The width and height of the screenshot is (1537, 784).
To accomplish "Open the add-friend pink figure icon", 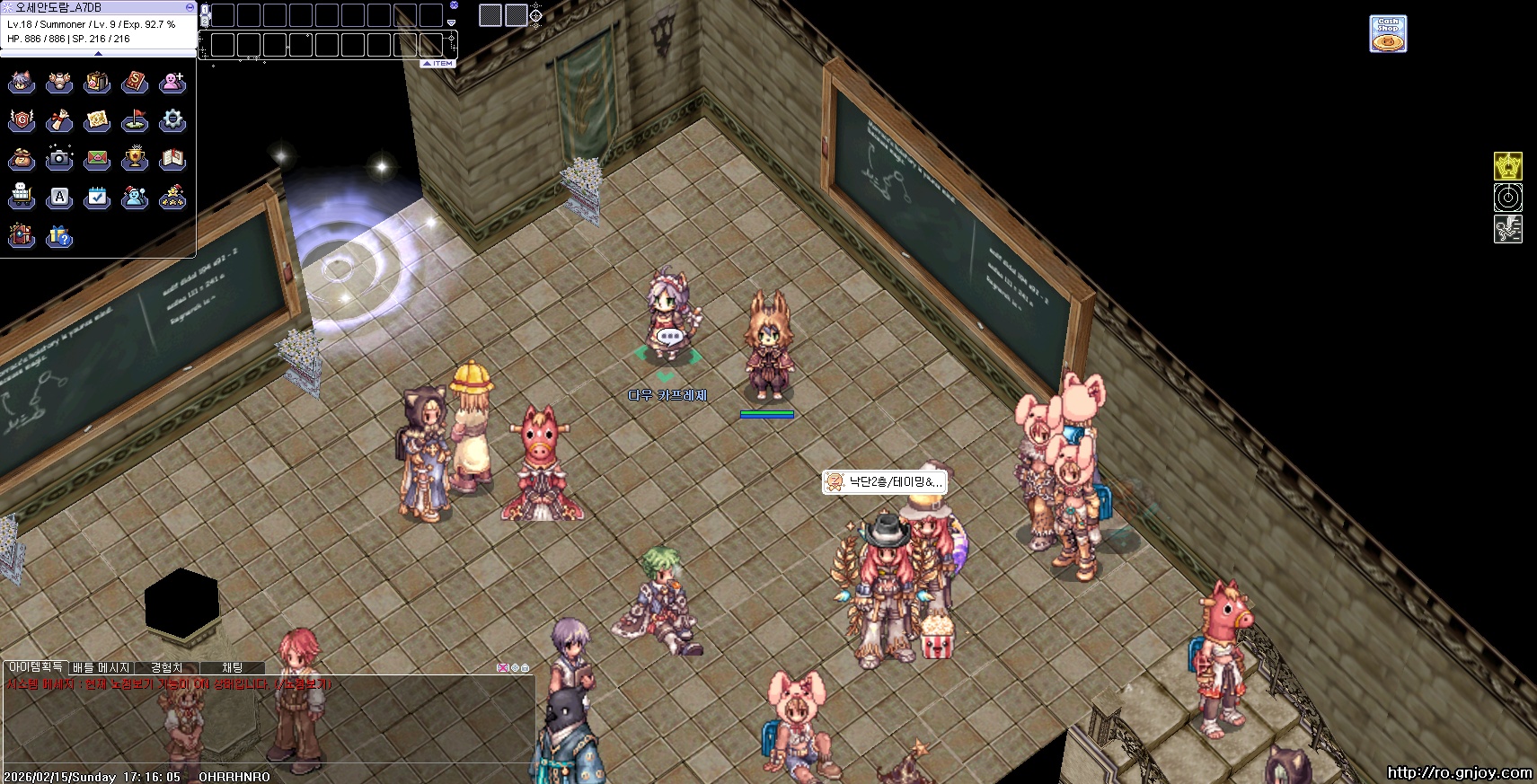I will pyautogui.click(x=172, y=83).
